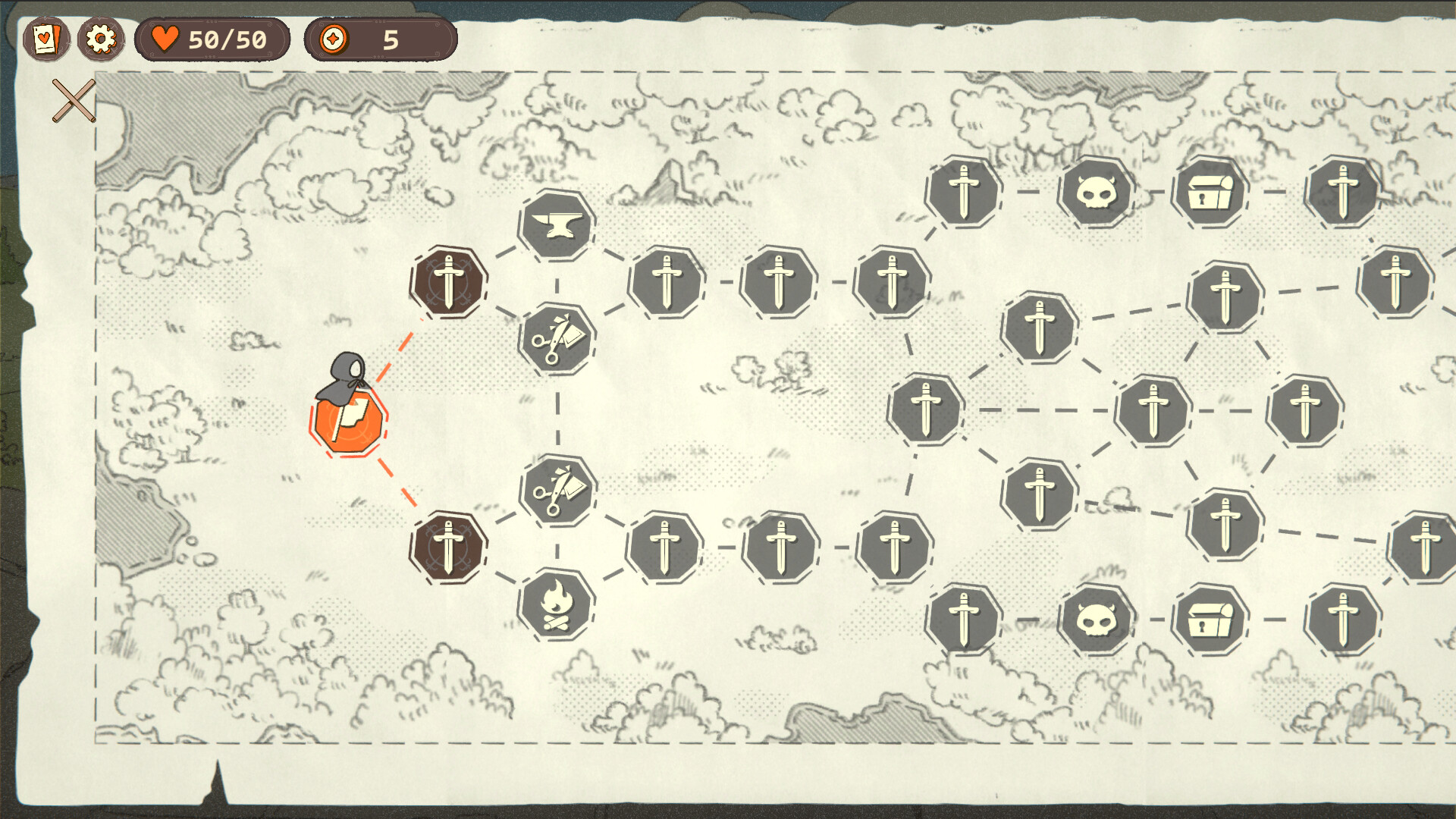Select the lower scissors node
The image size is (1456, 819).
pyautogui.click(x=559, y=491)
